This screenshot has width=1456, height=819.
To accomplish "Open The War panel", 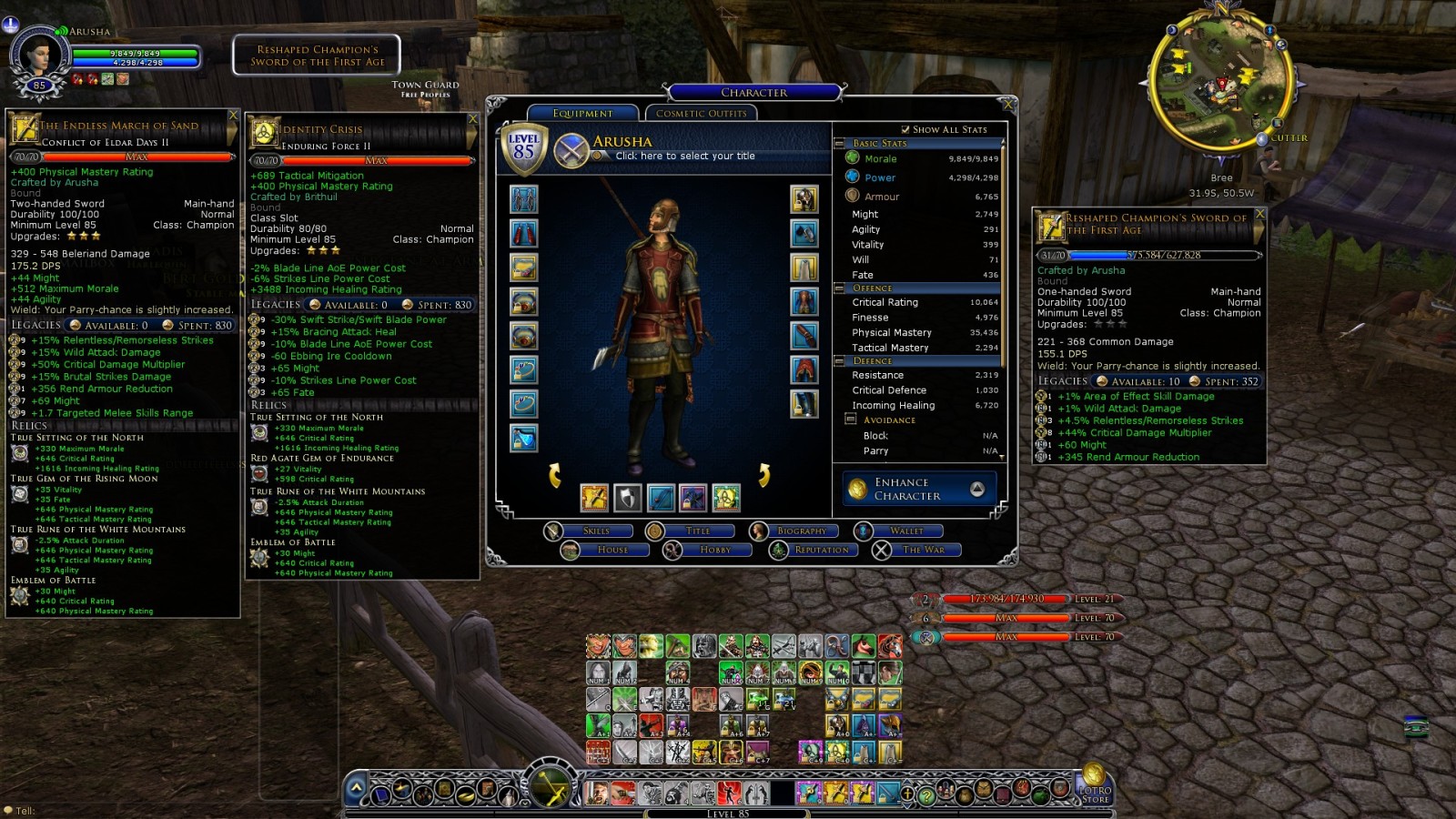I will coord(923,550).
